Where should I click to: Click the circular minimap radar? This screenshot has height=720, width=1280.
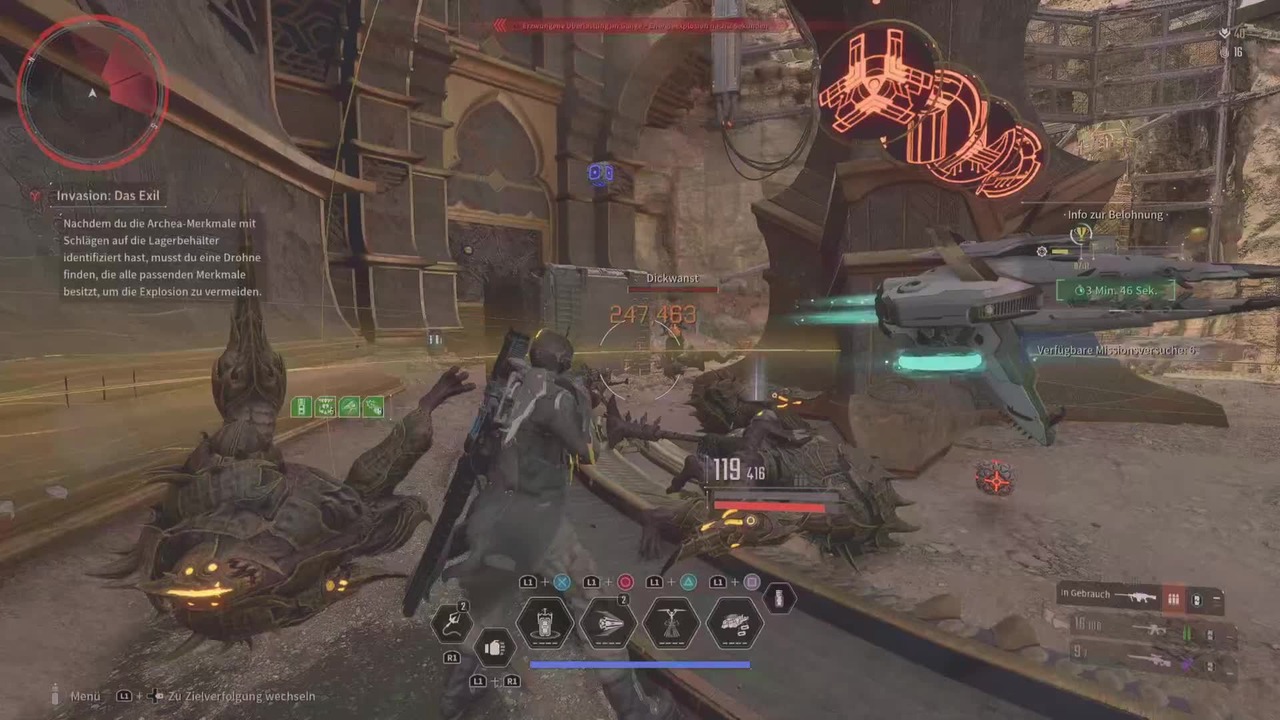pos(92,92)
